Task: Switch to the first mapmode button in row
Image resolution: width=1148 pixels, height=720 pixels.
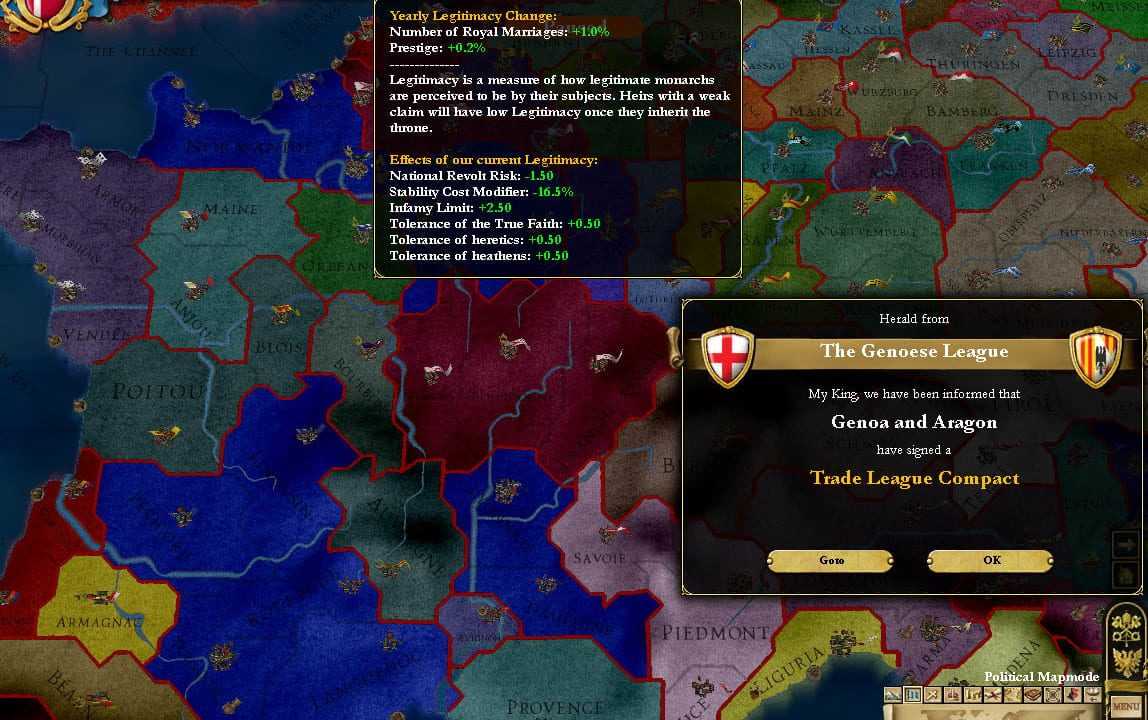Action: click(x=892, y=695)
